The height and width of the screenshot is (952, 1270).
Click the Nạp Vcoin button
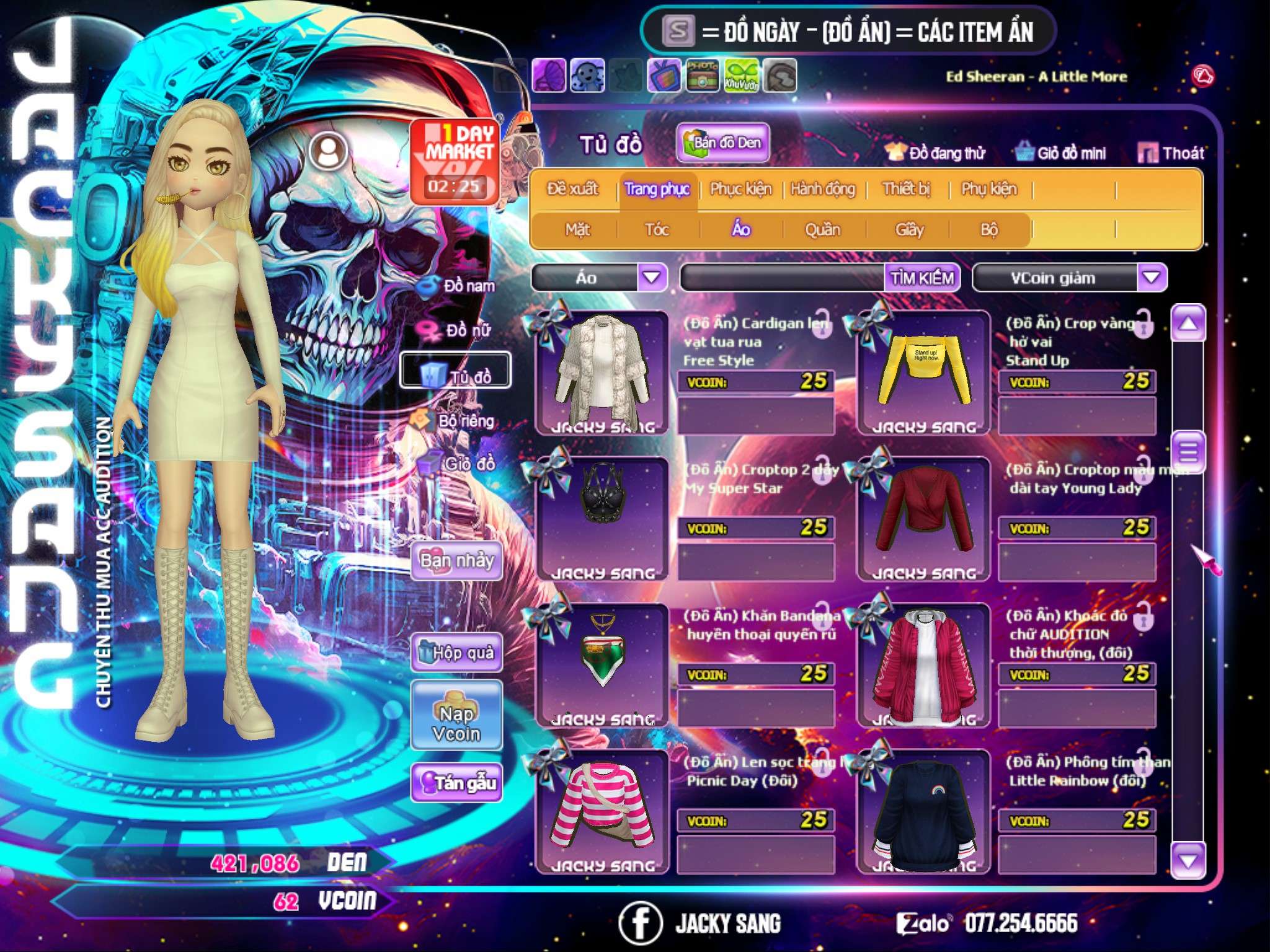click(456, 723)
